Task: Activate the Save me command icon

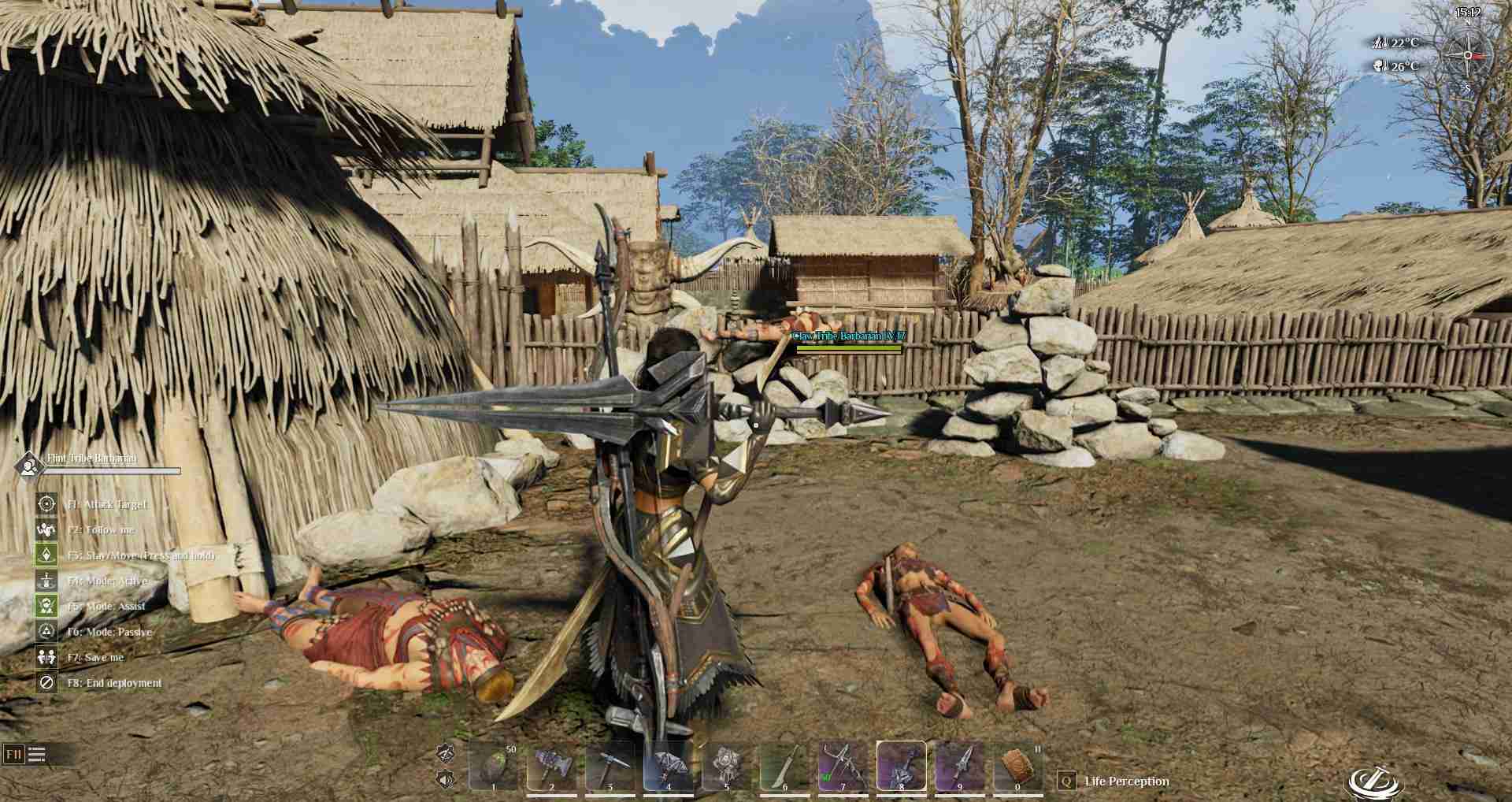Action: [x=46, y=657]
